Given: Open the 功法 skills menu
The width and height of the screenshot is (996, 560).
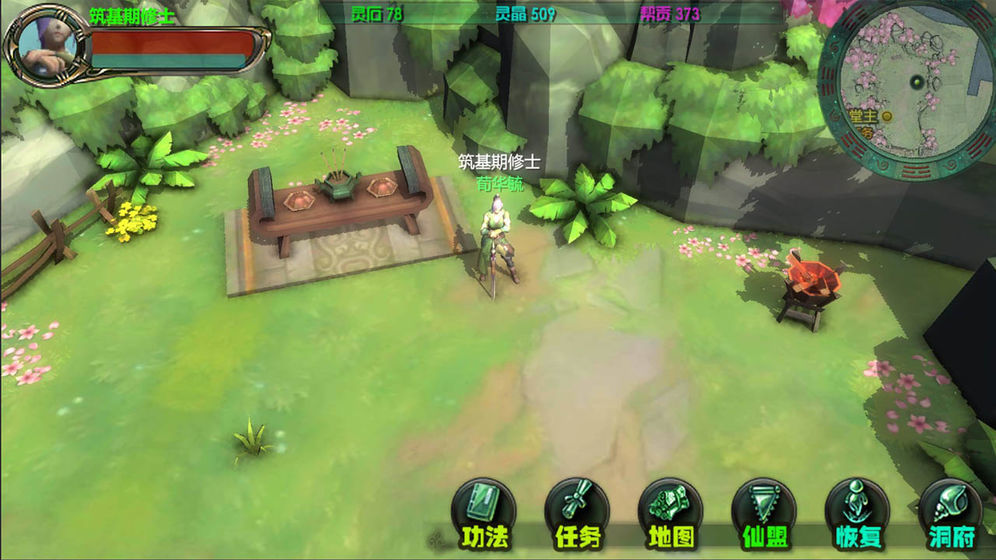Looking at the screenshot, I should click(483, 512).
